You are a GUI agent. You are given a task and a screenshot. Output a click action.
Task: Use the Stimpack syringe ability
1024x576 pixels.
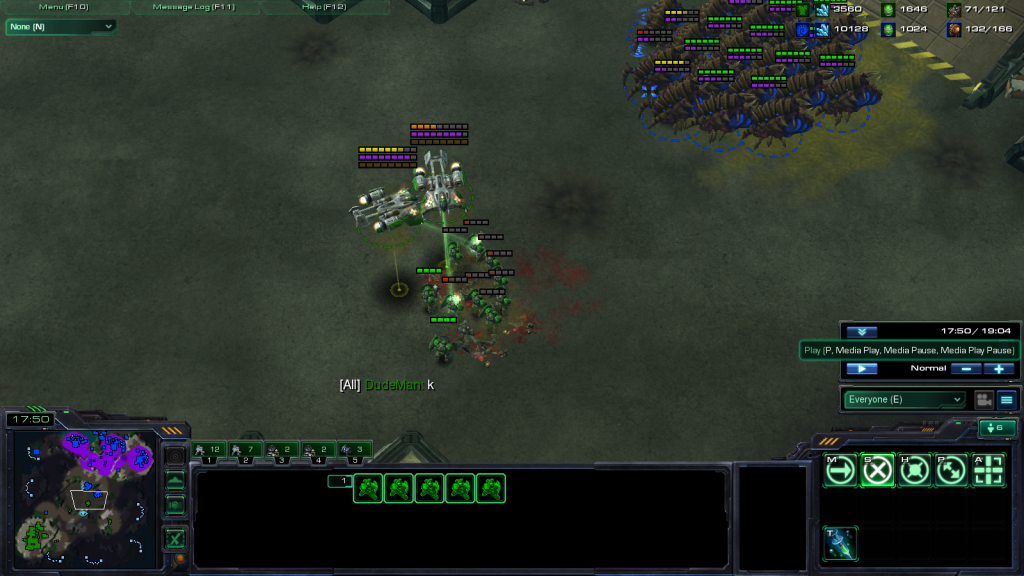tap(840, 543)
